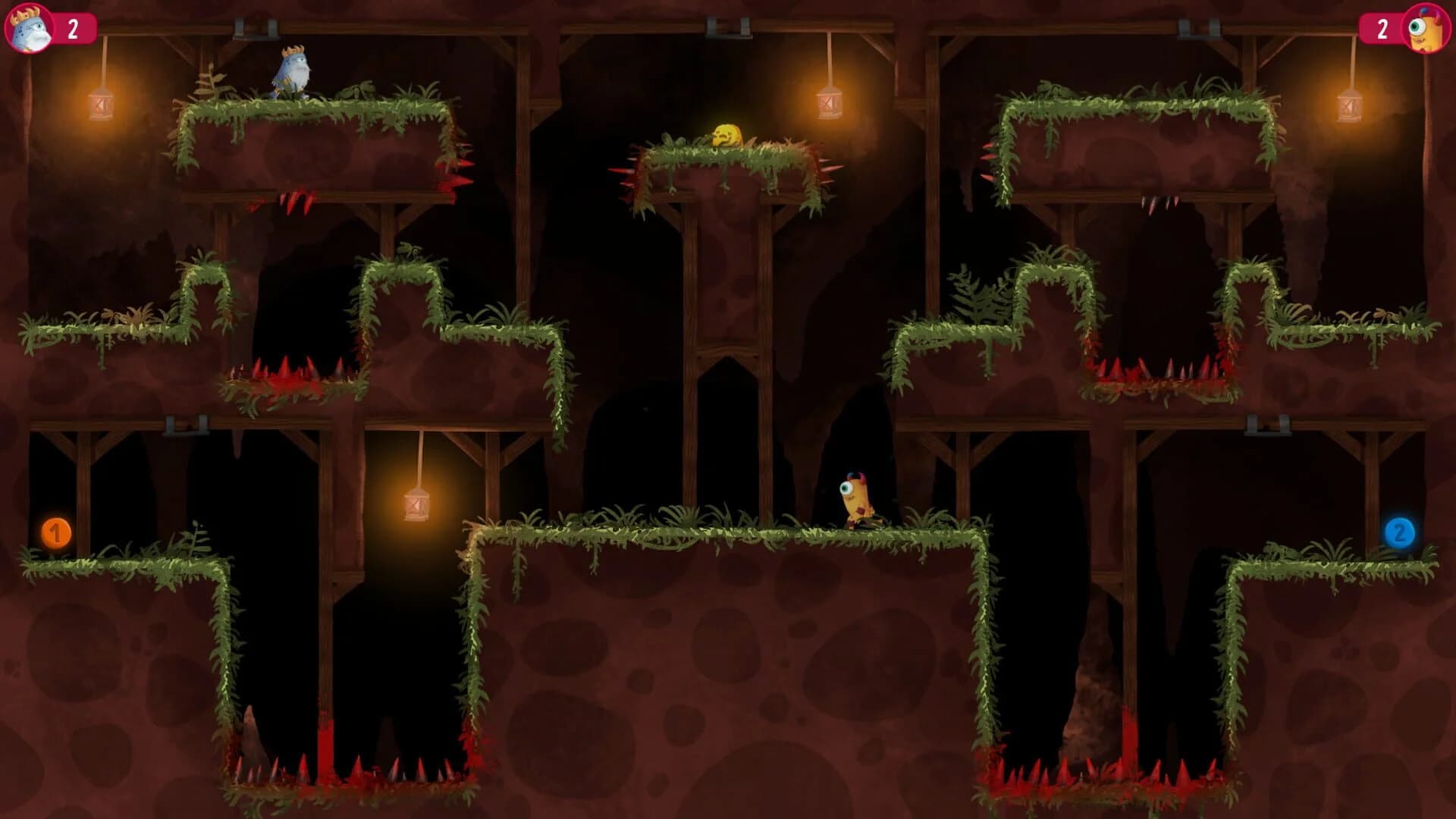Viewport: 1456px width, 819px height.
Task: Select the yellow monster avatar icon top-right
Action: [x=1426, y=29]
